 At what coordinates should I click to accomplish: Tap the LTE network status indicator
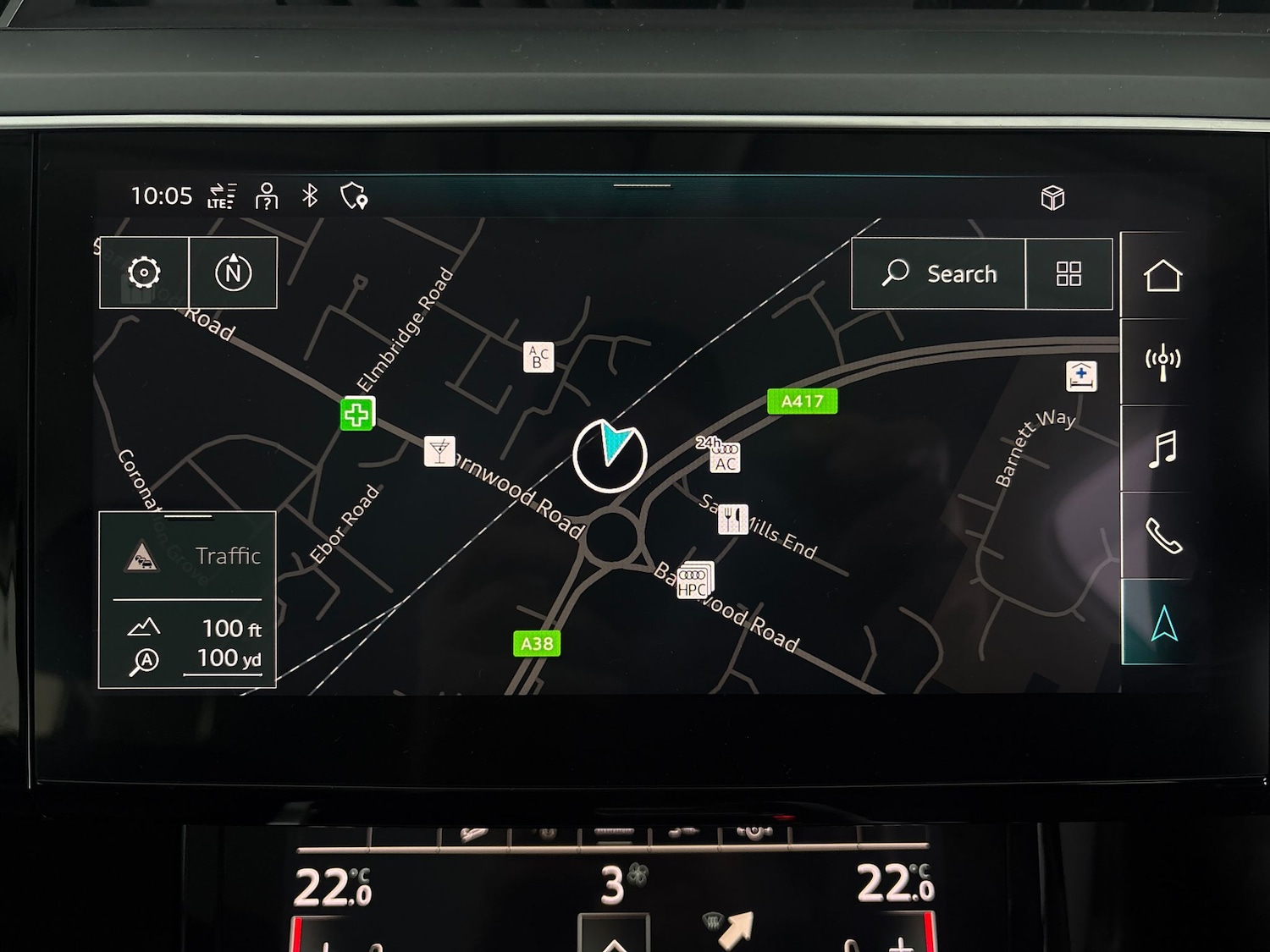[x=223, y=196]
